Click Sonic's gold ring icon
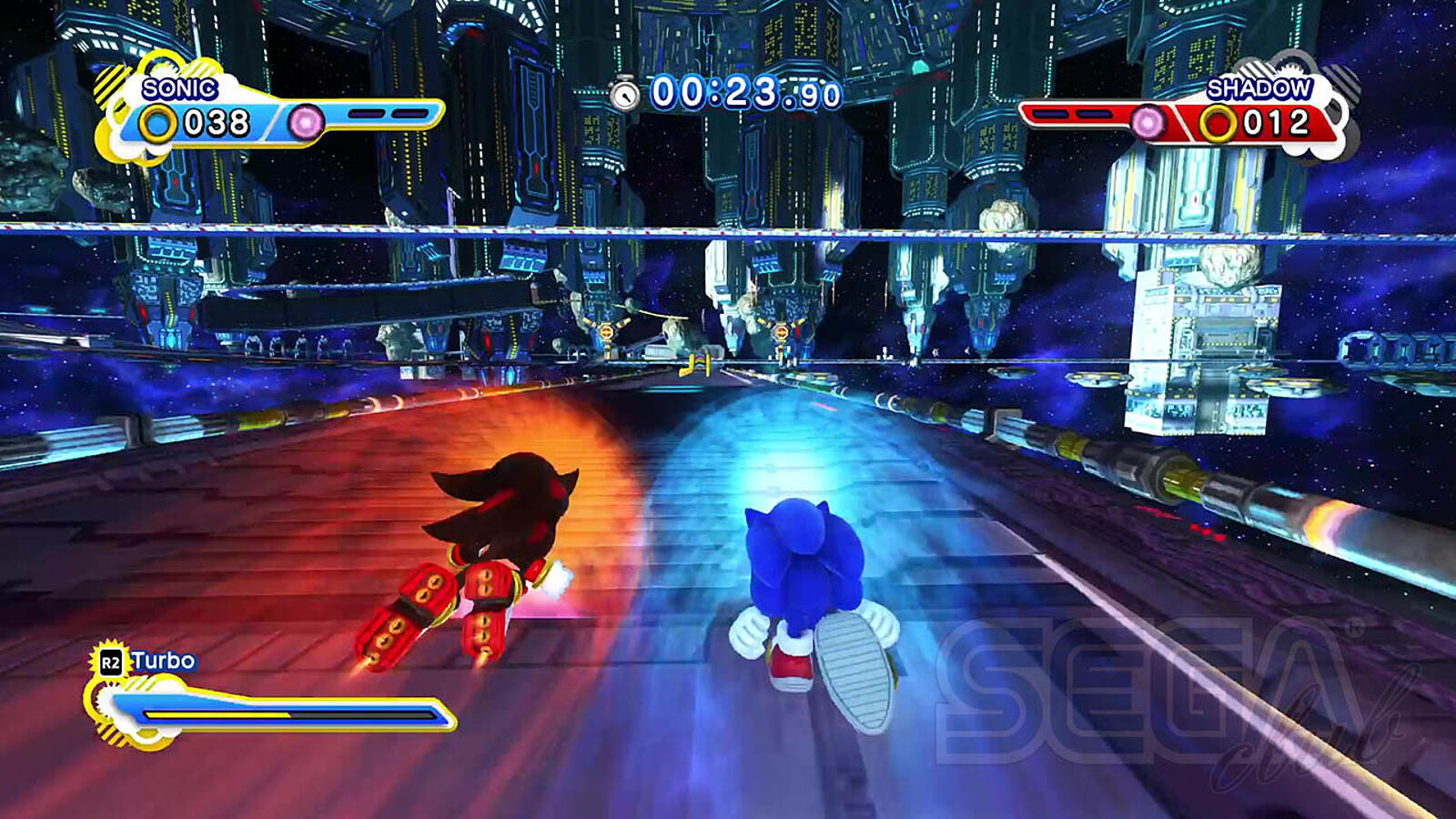The image size is (1456, 819). [158, 123]
